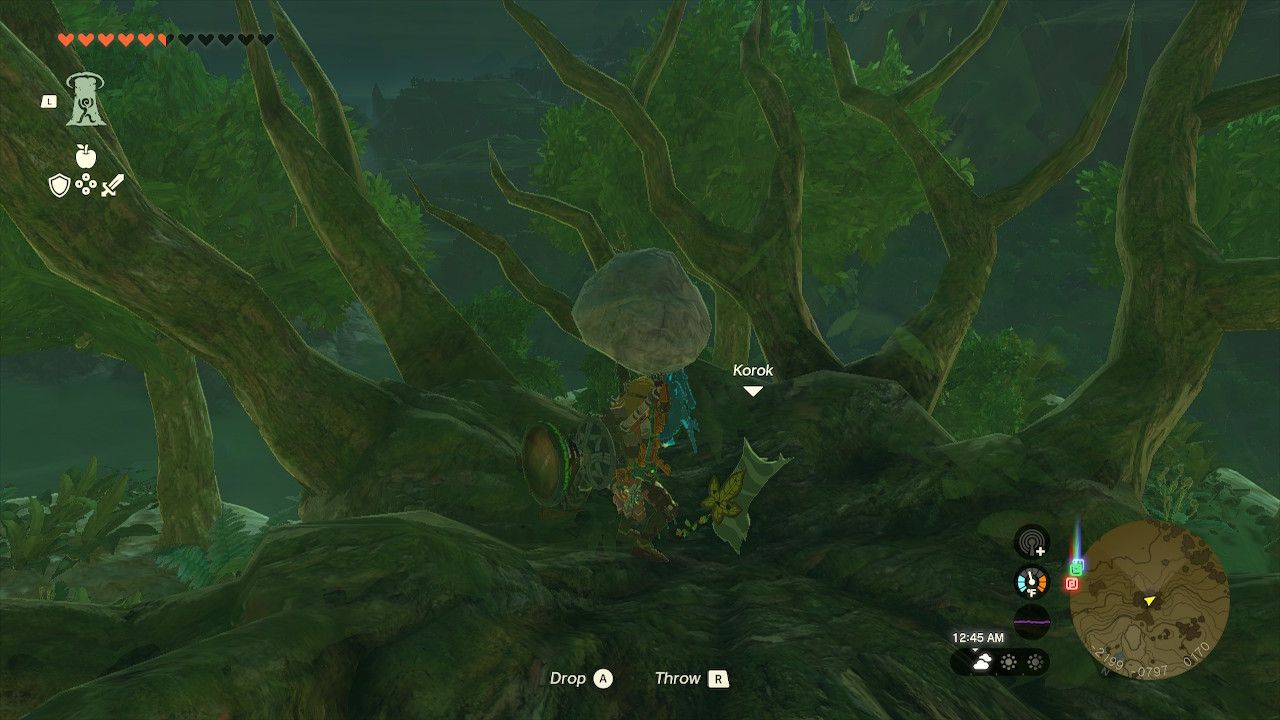Screen dimensions: 1280x720
Task: Click the 12:45 AM clock display
Action: (x=979, y=637)
